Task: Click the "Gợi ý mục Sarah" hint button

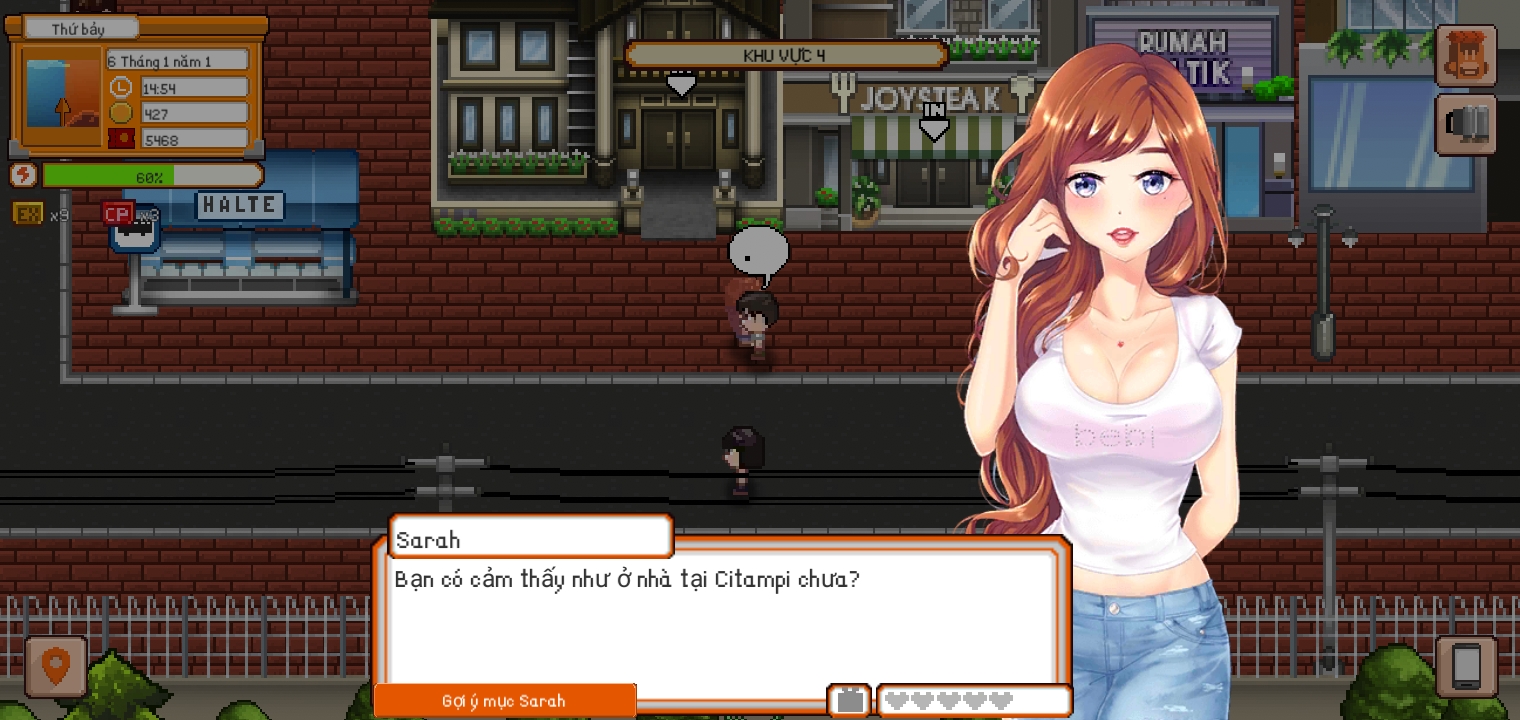Action: [504, 701]
